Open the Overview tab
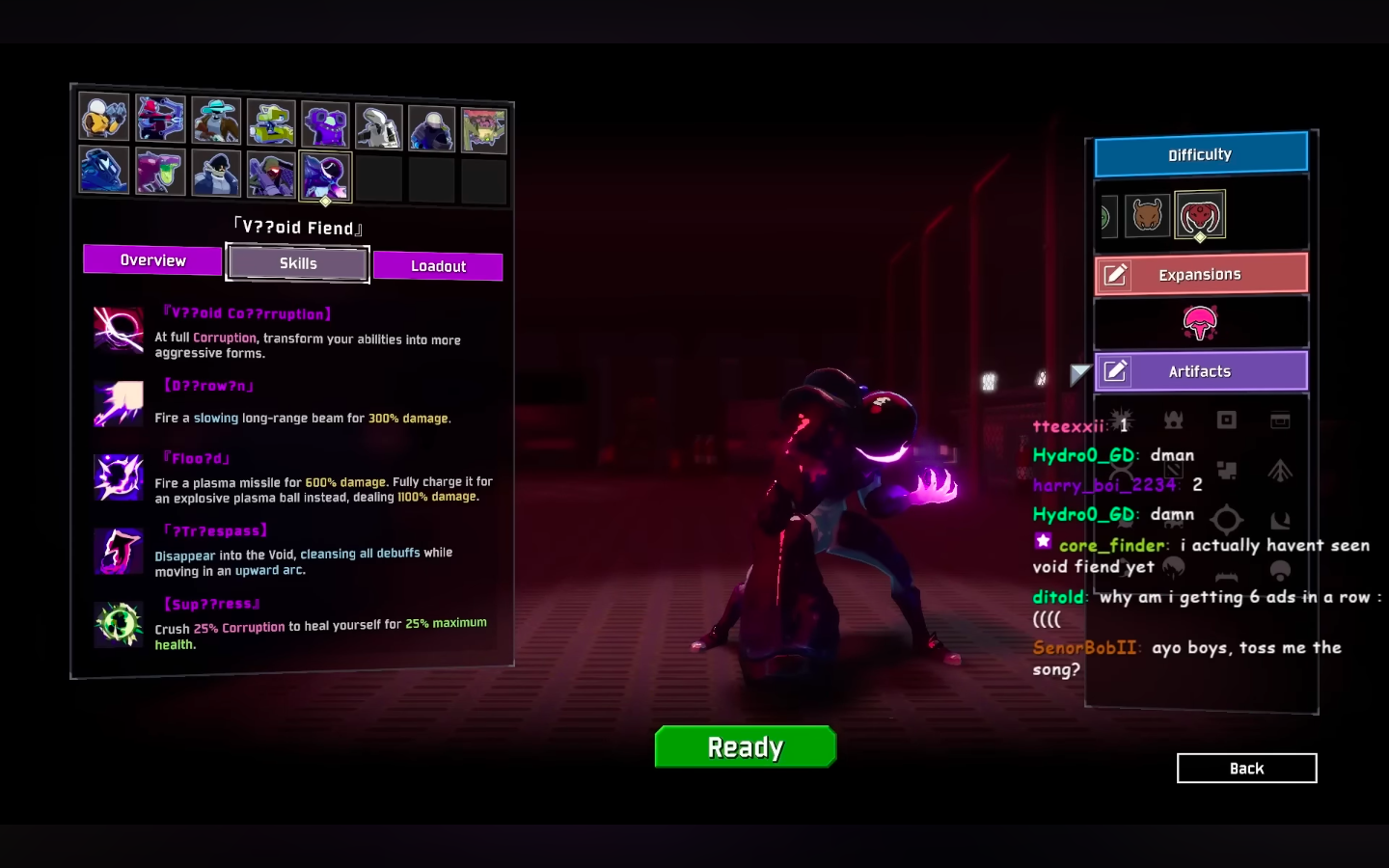This screenshot has height=868, width=1389. click(151, 260)
